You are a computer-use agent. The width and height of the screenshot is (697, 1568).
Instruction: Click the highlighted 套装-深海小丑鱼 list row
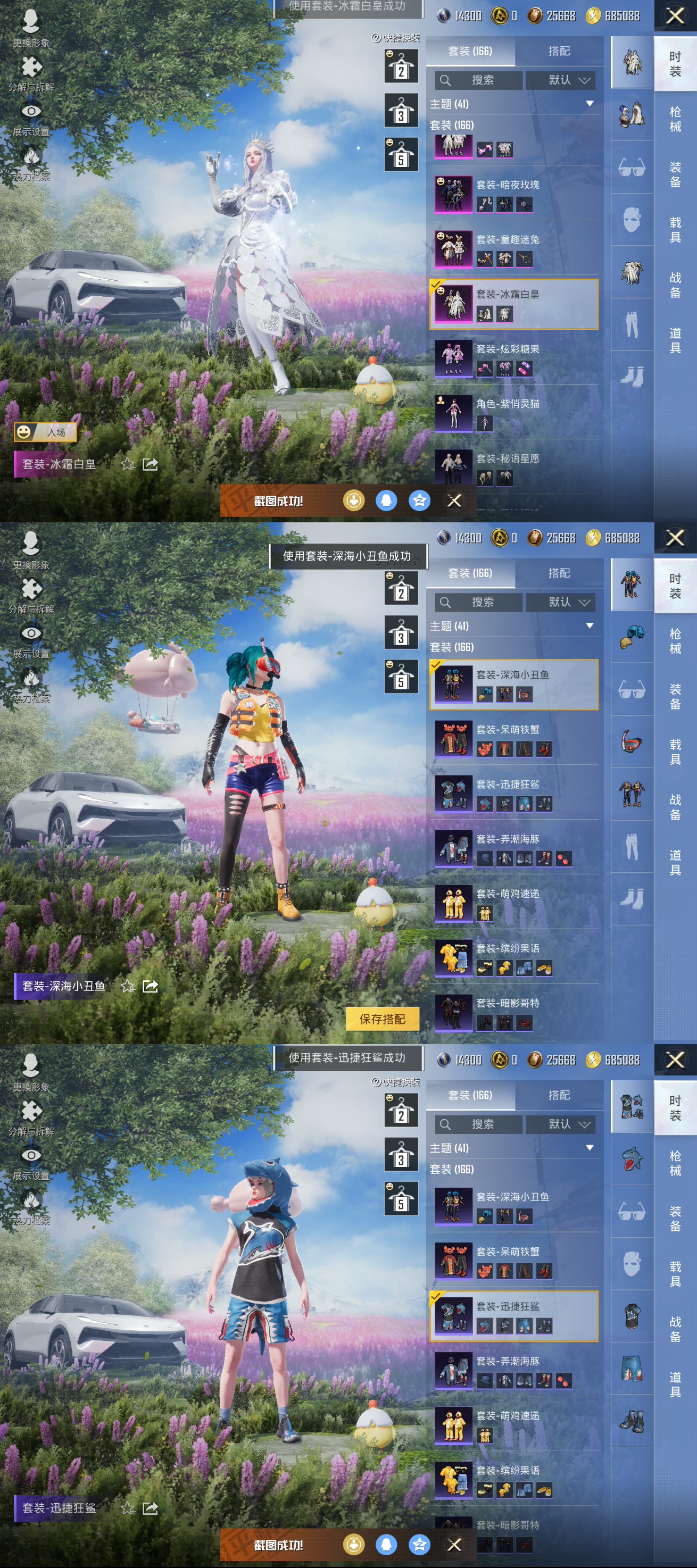pos(515,684)
